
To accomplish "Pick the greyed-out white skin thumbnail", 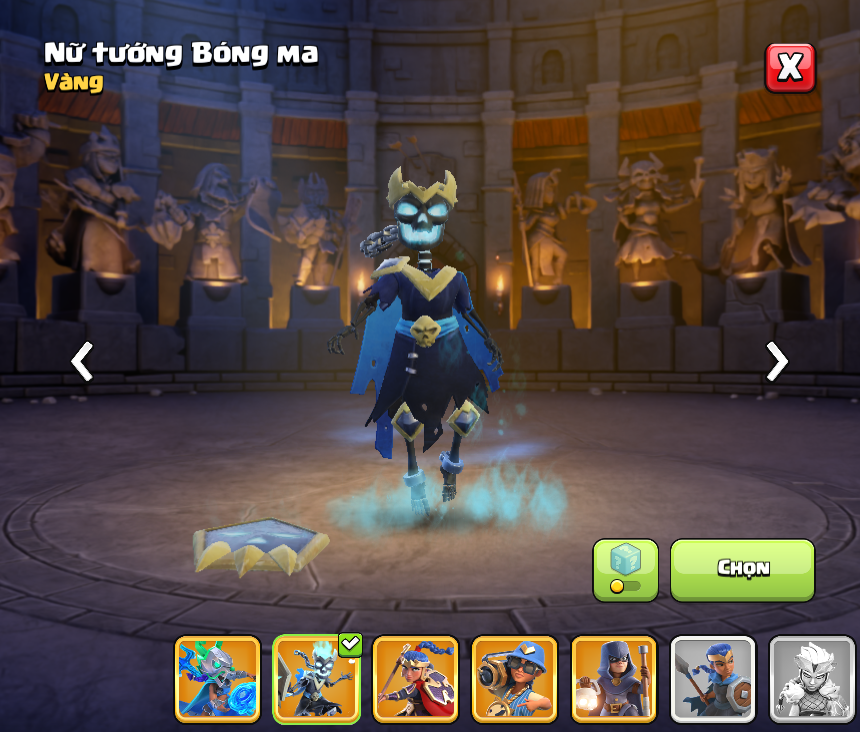I will 812,679.
